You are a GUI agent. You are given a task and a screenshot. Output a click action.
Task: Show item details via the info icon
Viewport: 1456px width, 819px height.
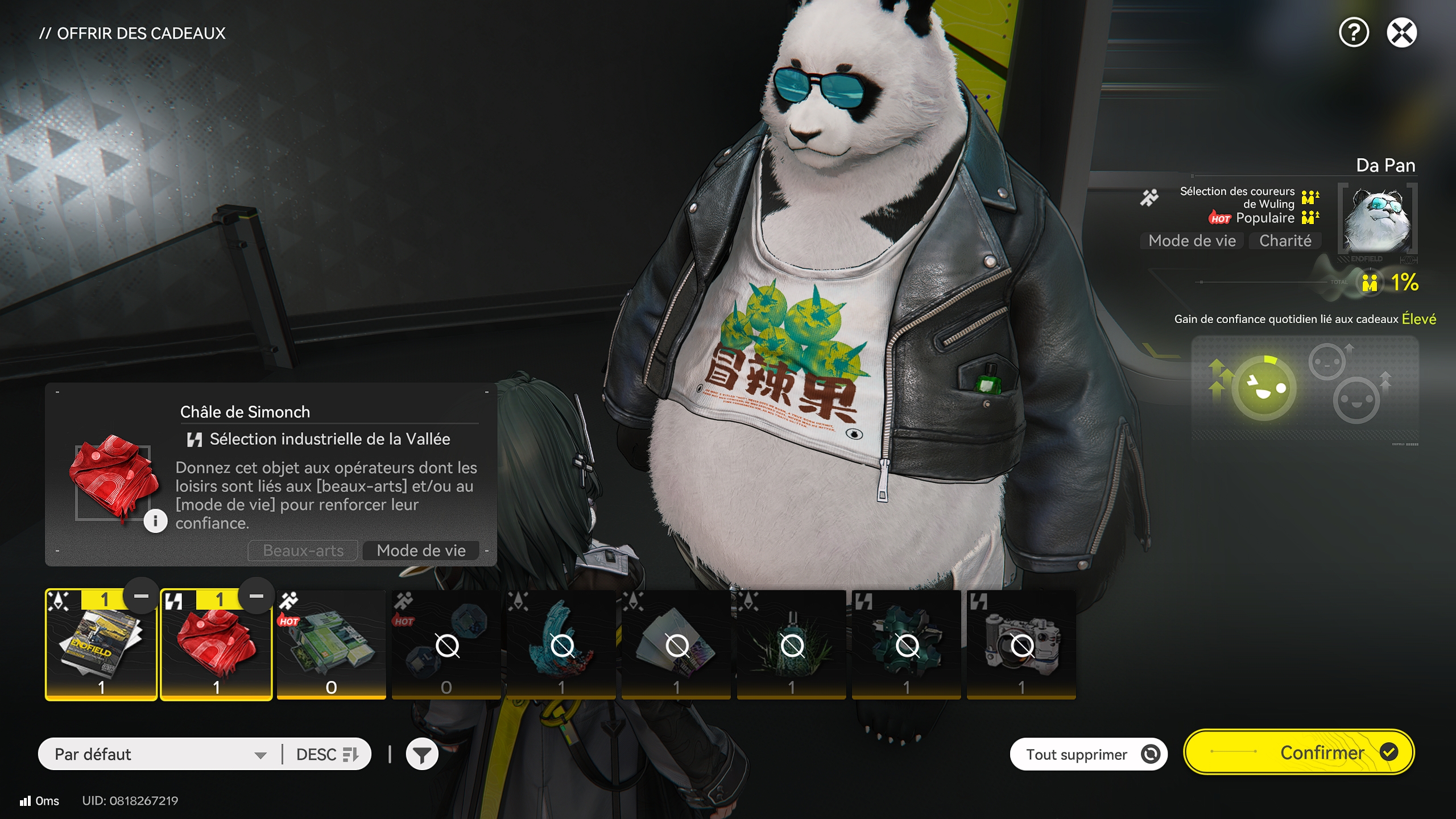(x=155, y=520)
